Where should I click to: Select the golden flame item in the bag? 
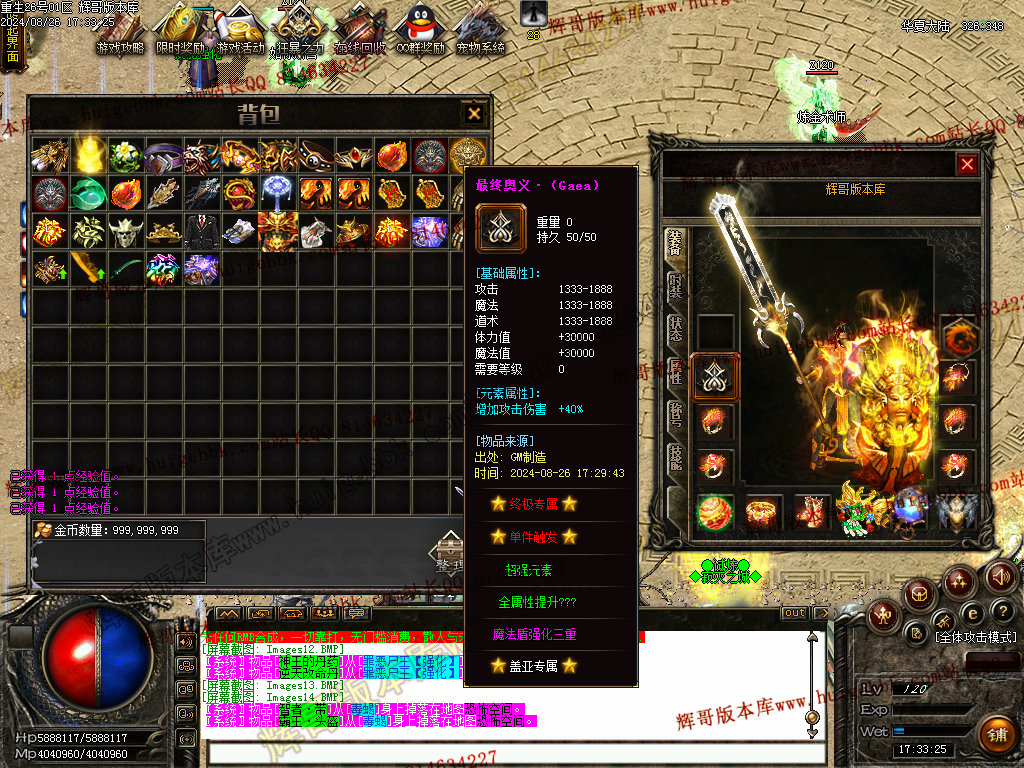[90, 155]
